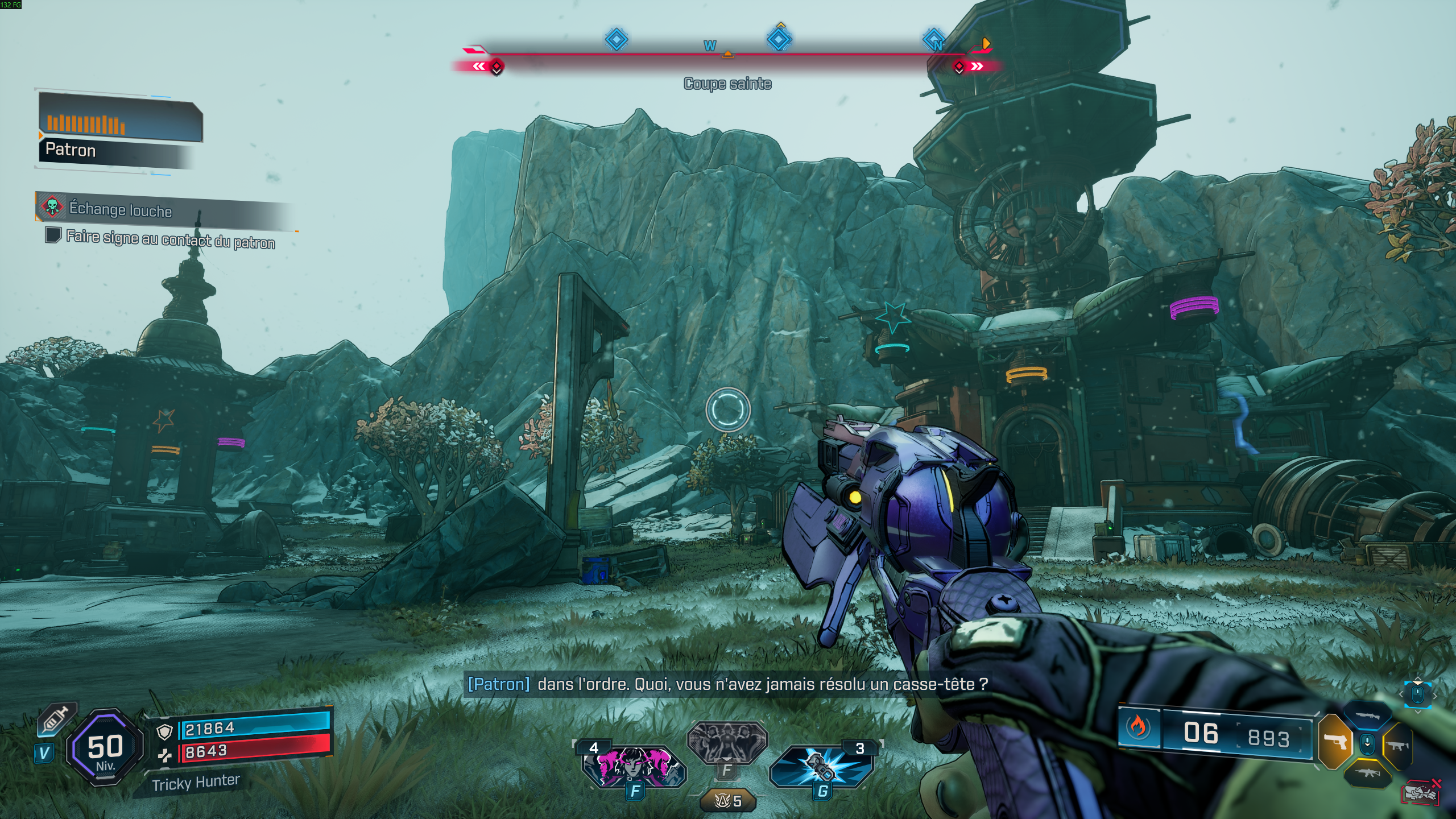Image resolution: width=1456 pixels, height=819 pixels.
Task: Select the shotgun weapon slot
Action: point(1368,716)
